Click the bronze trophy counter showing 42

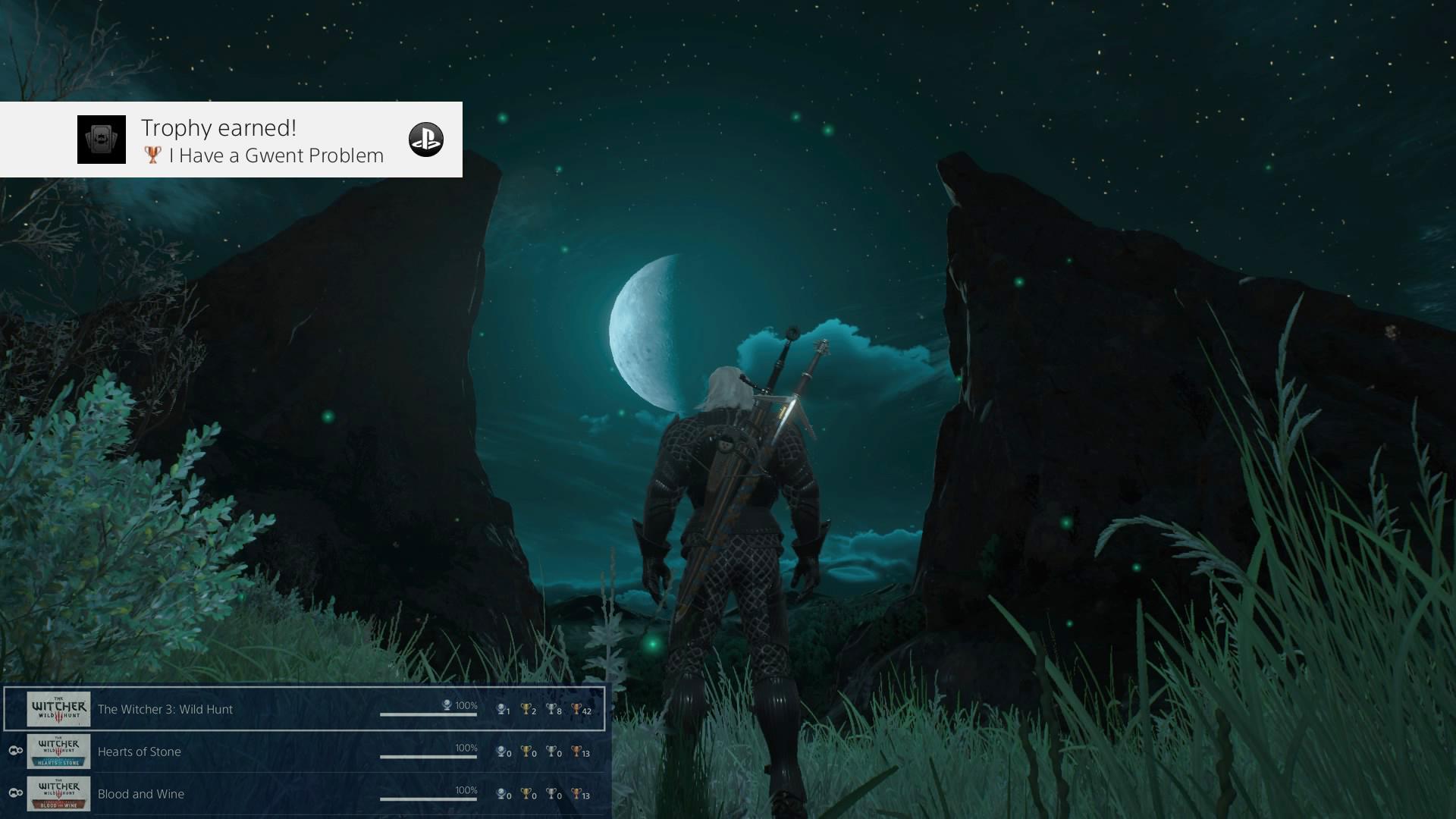(x=580, y=710)
